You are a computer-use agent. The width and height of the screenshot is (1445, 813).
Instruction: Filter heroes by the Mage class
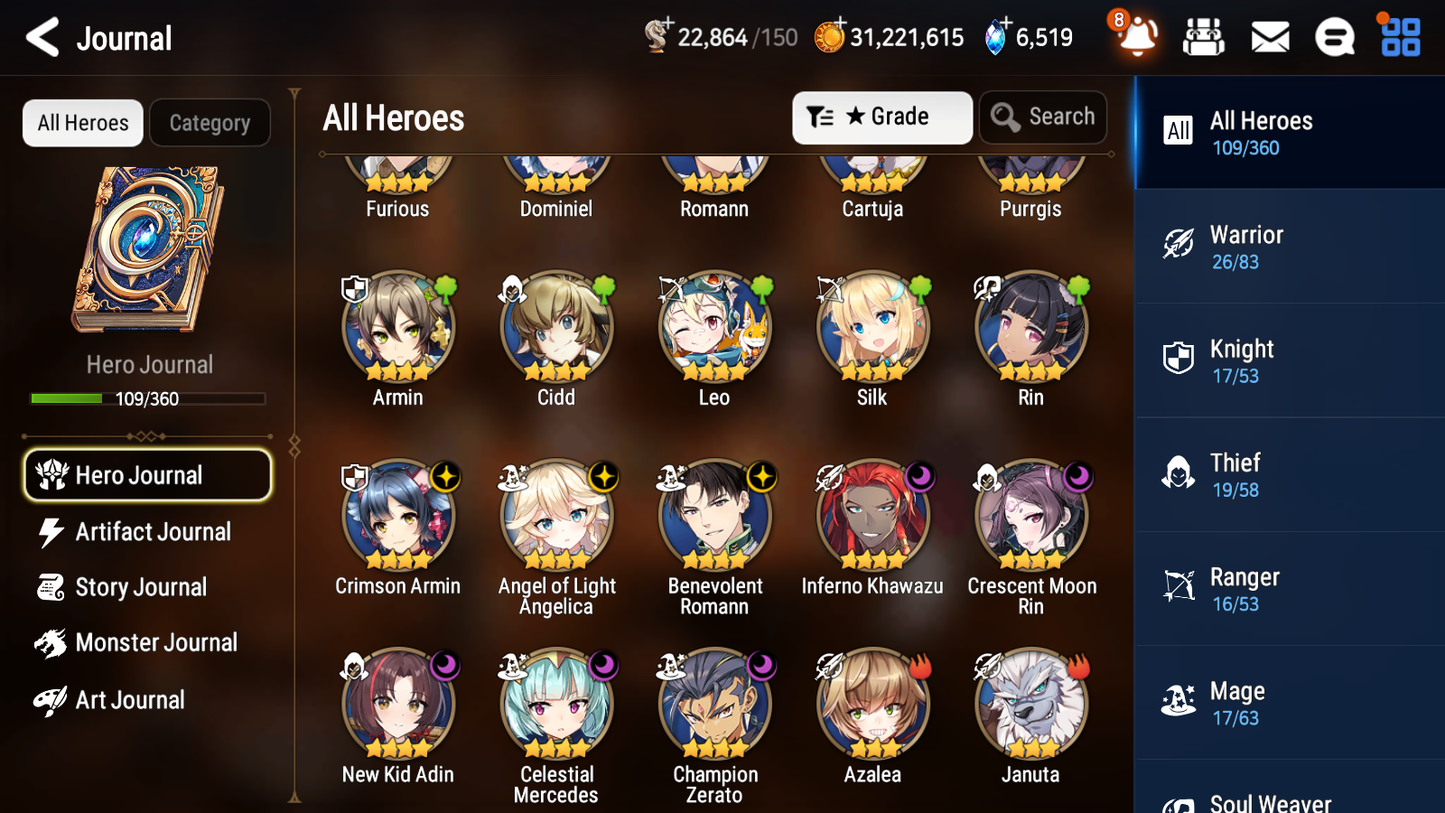pos(1289,701)
